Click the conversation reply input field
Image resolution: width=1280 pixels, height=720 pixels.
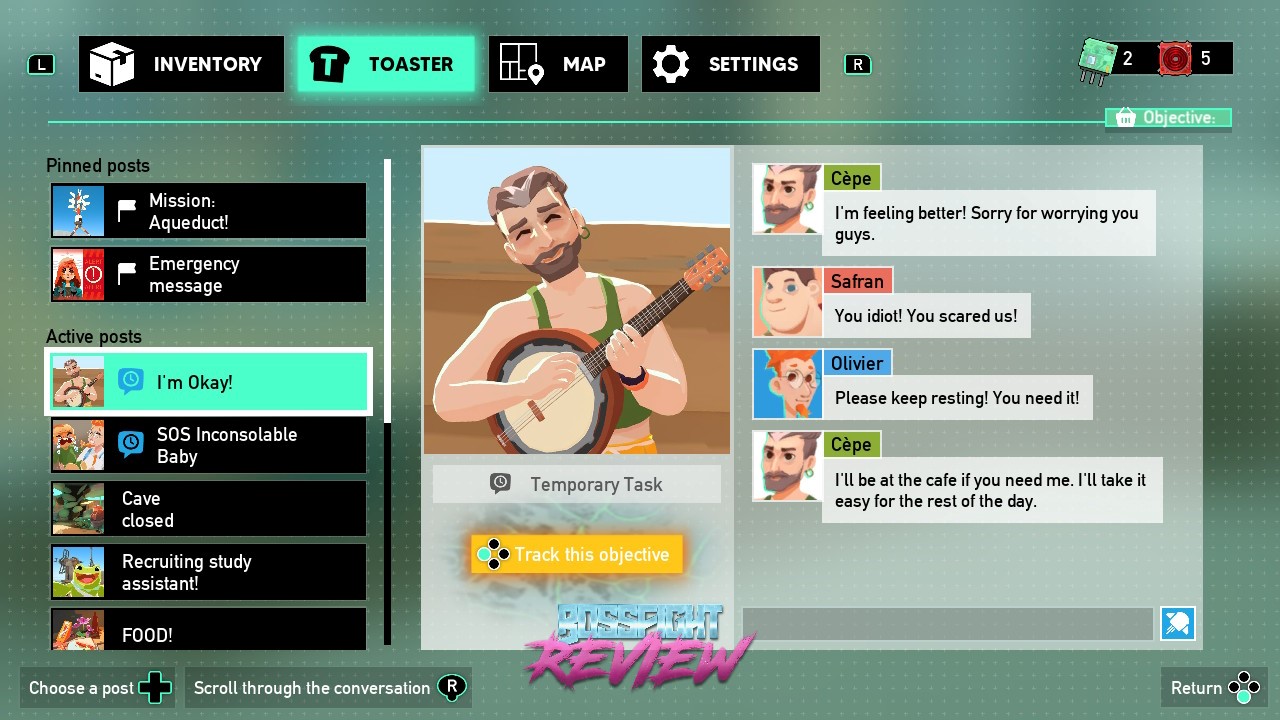pos(947,624)
